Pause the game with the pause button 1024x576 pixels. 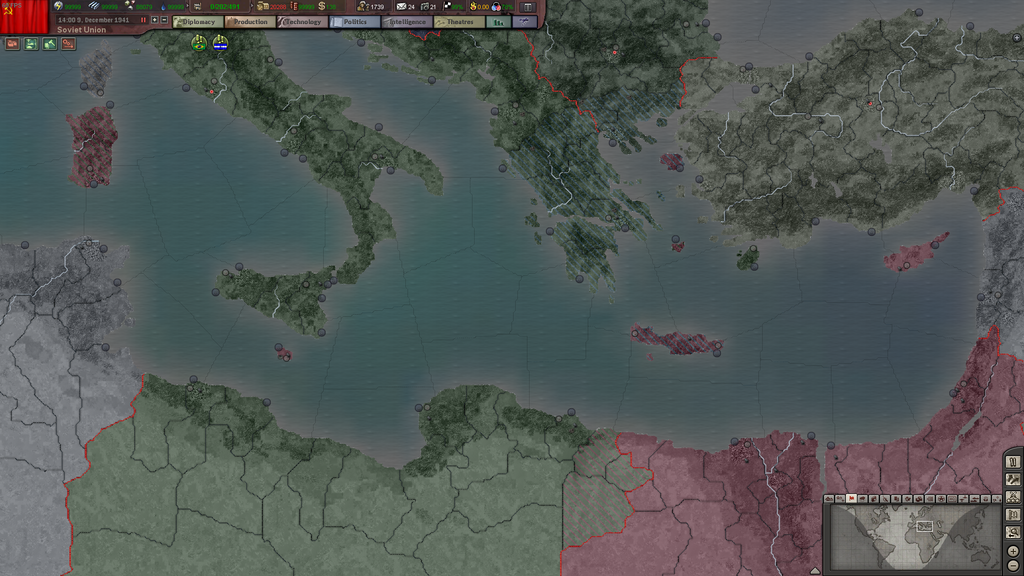tap(143, 20)
